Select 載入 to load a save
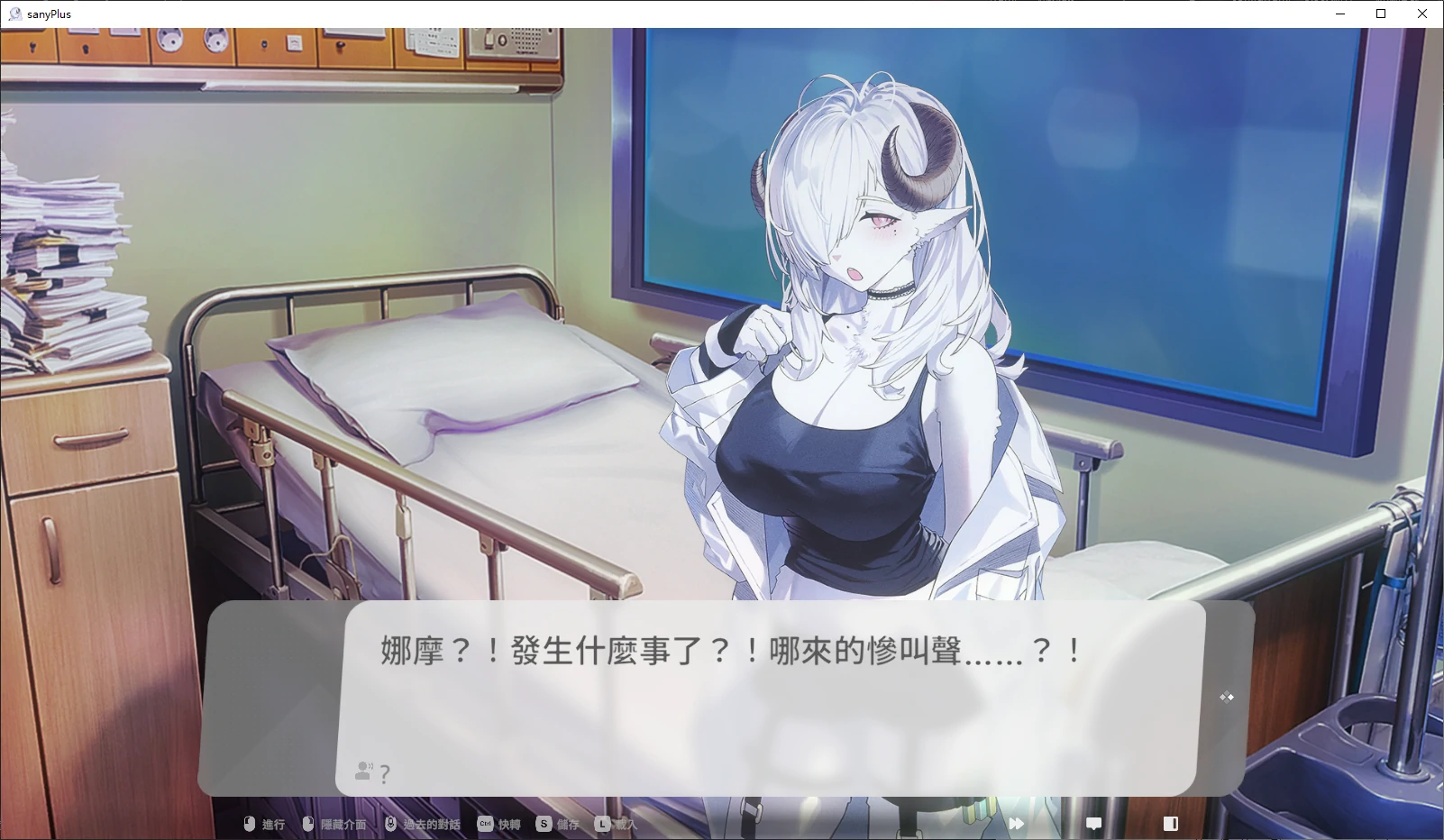Viewport: 1444px width, 840px height. click(624, 824)
